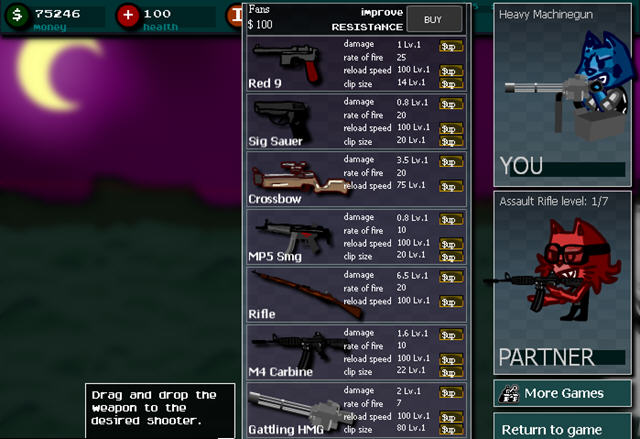Upgrade Sig Sauer clip size
This screenshot has height=439, width=640.
point(449,141)
